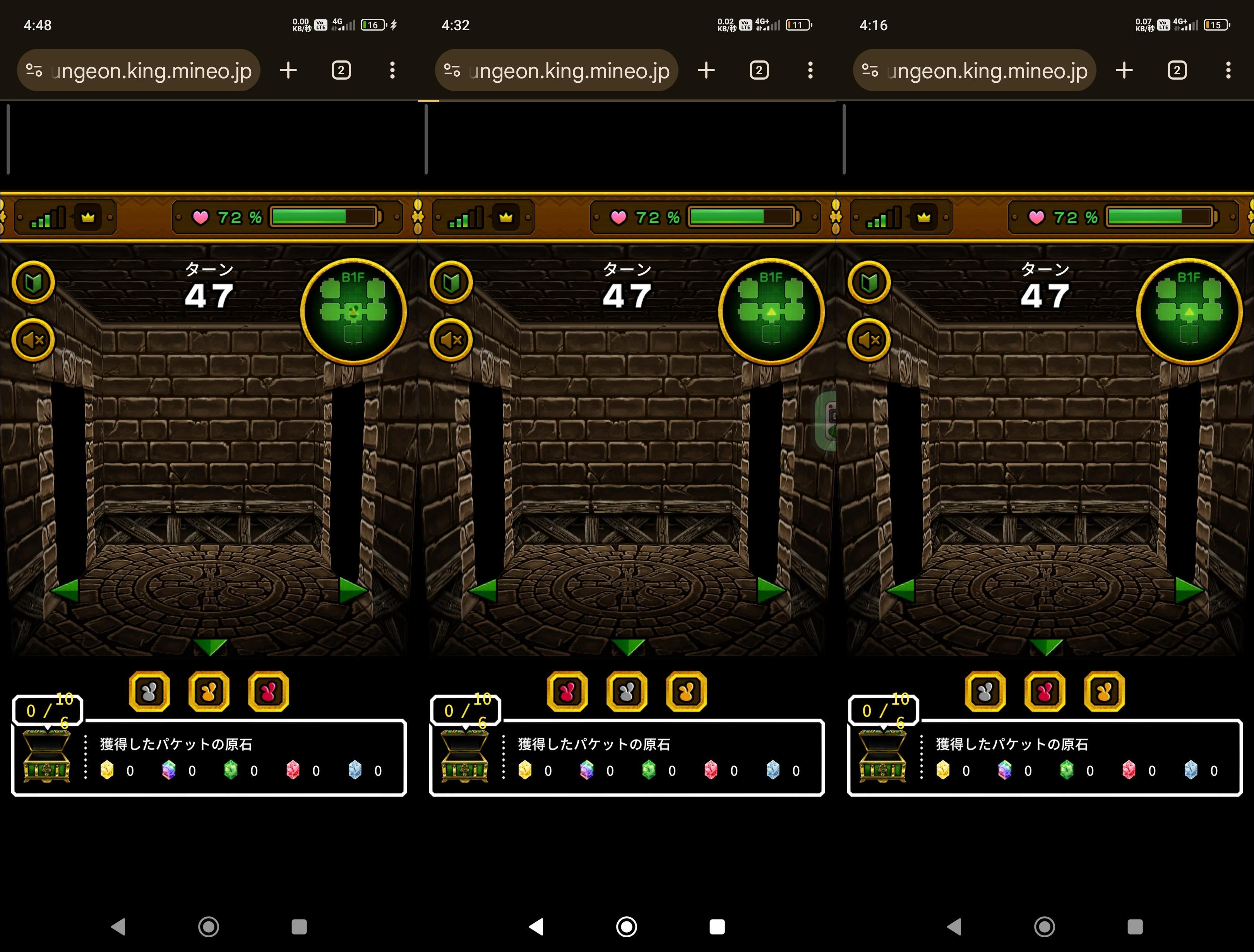Open the green book guide in the 4:48 screenshot
This screenshot has width=1254, height=952.
click(33, 283)
